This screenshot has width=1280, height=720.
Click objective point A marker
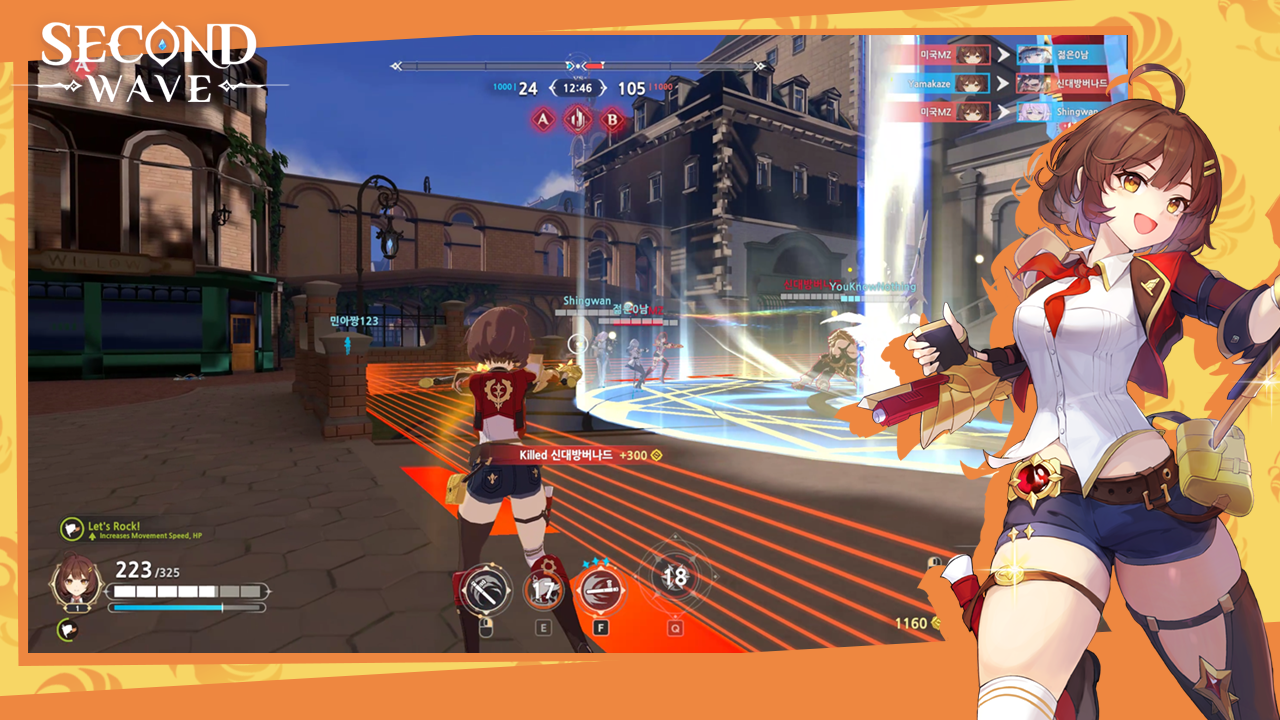[543, 120]
